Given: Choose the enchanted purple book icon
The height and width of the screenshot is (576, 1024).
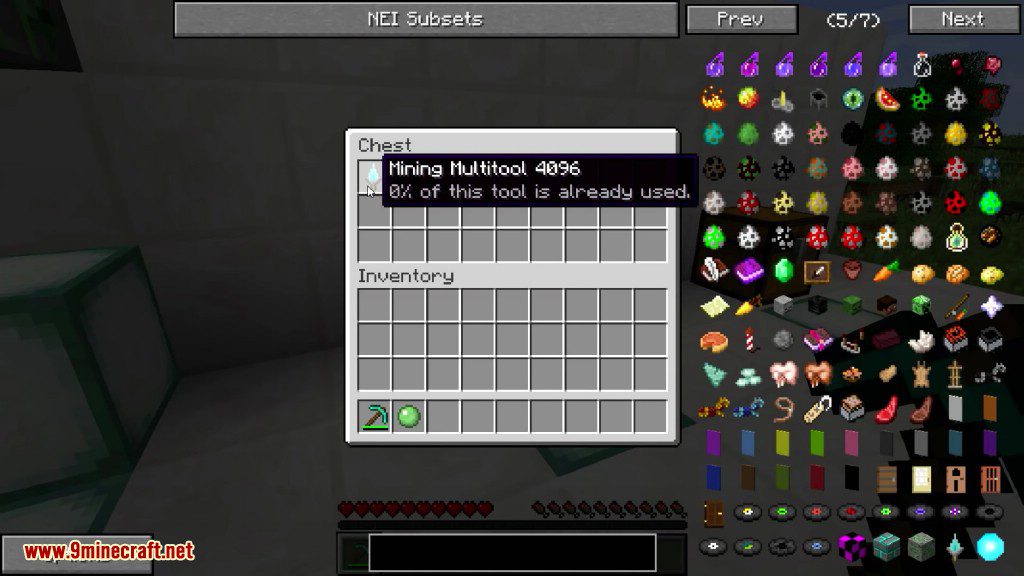Looking at the screenshot, I should (x=749, y=271).
